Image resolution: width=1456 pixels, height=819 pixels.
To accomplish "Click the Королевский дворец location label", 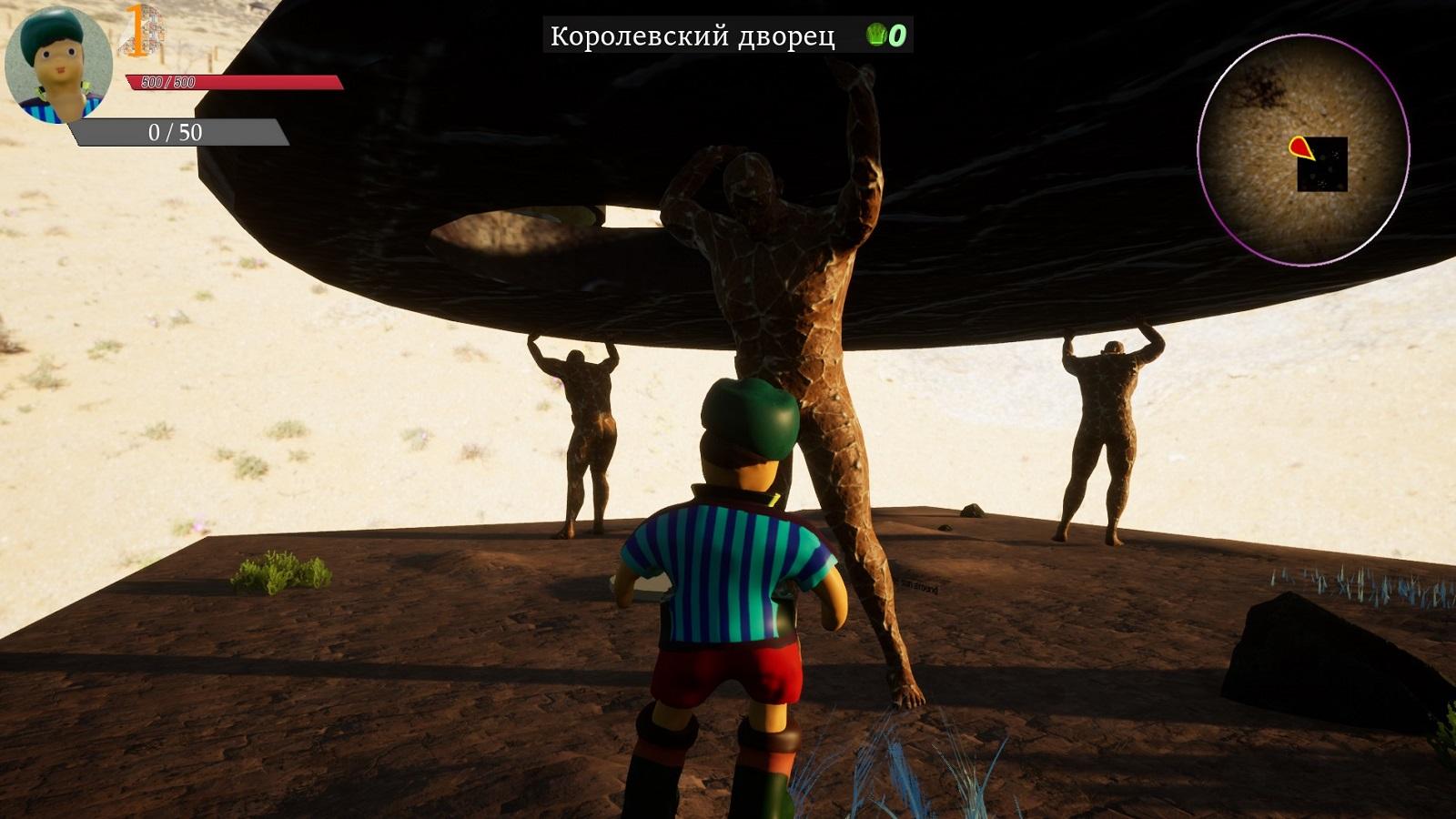I will click(x=693, y=36).
